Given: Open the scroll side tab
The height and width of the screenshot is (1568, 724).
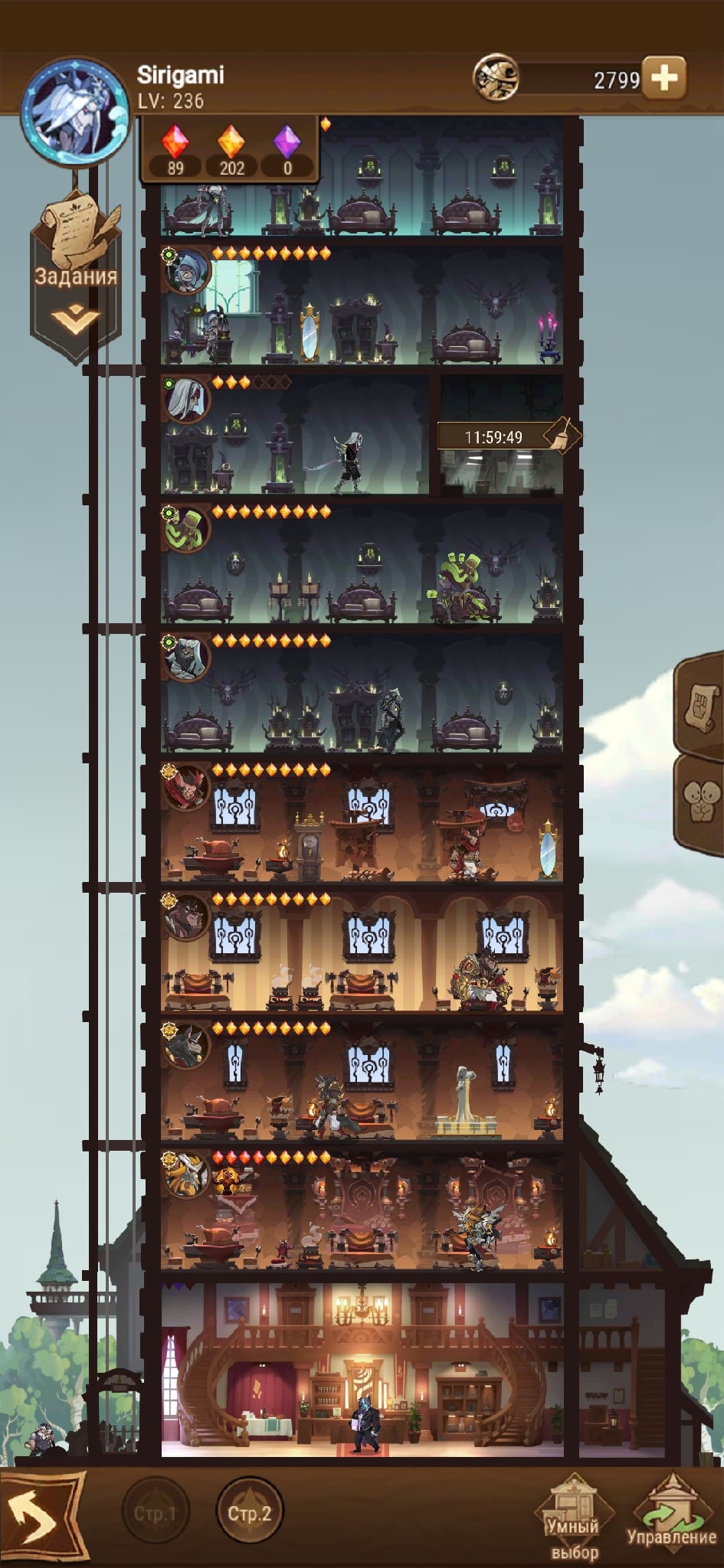Looking at the screenshot, I should [x=702, y=704].
